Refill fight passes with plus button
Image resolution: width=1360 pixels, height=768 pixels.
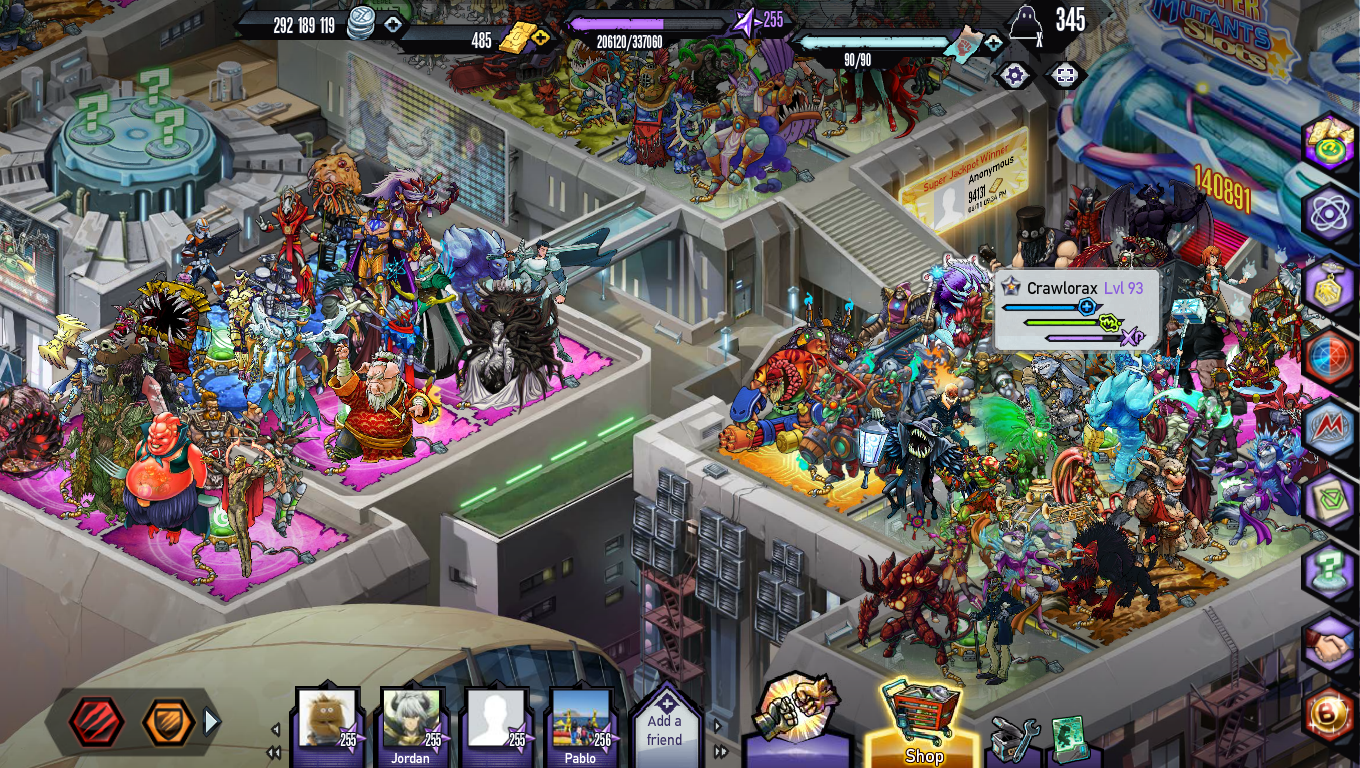click(x=992, y=43)
